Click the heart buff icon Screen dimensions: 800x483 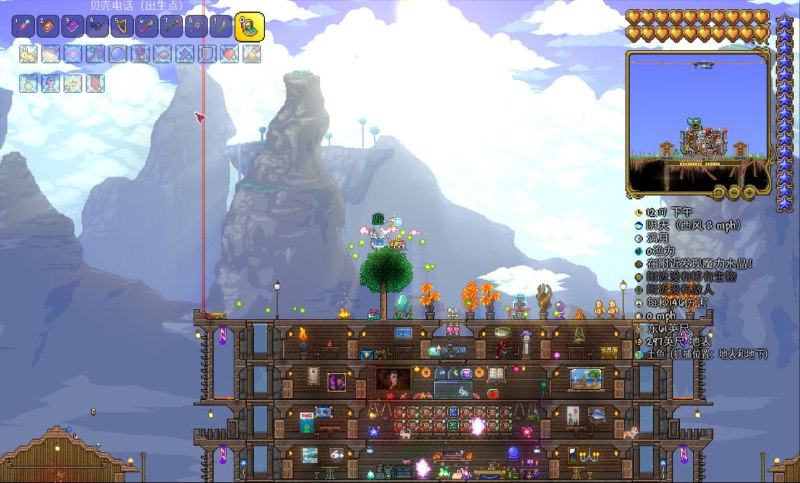(x=229, y=54)
